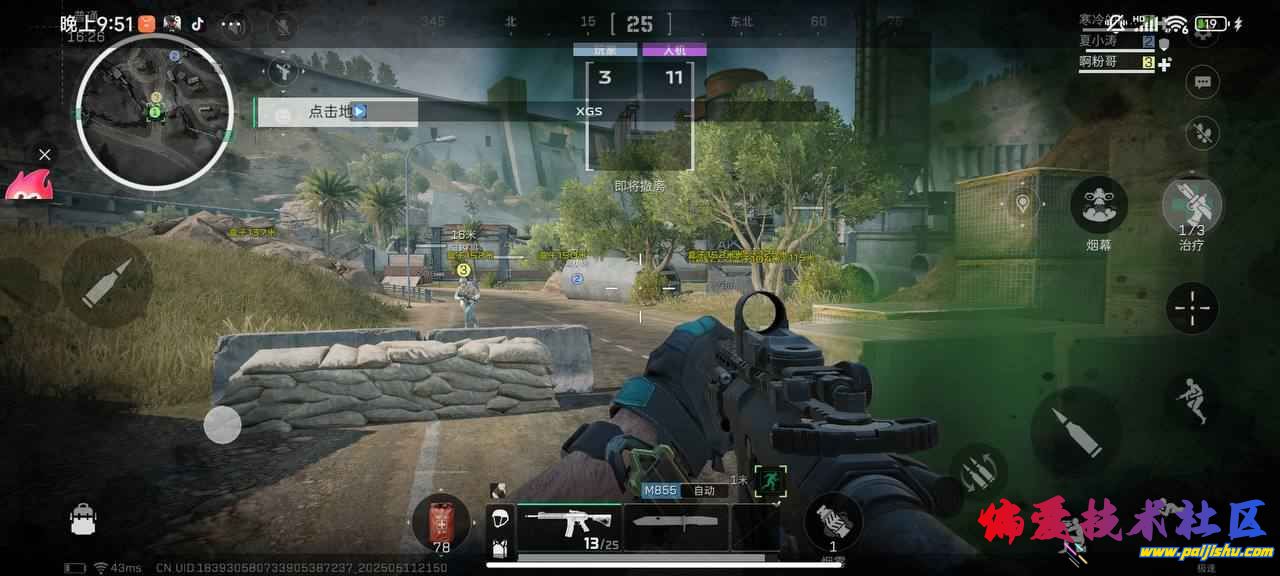The height and width of the screenshot is (576, 1280).
Task: Reload weapon with the ammo swap button
Action: click(979, 470)
